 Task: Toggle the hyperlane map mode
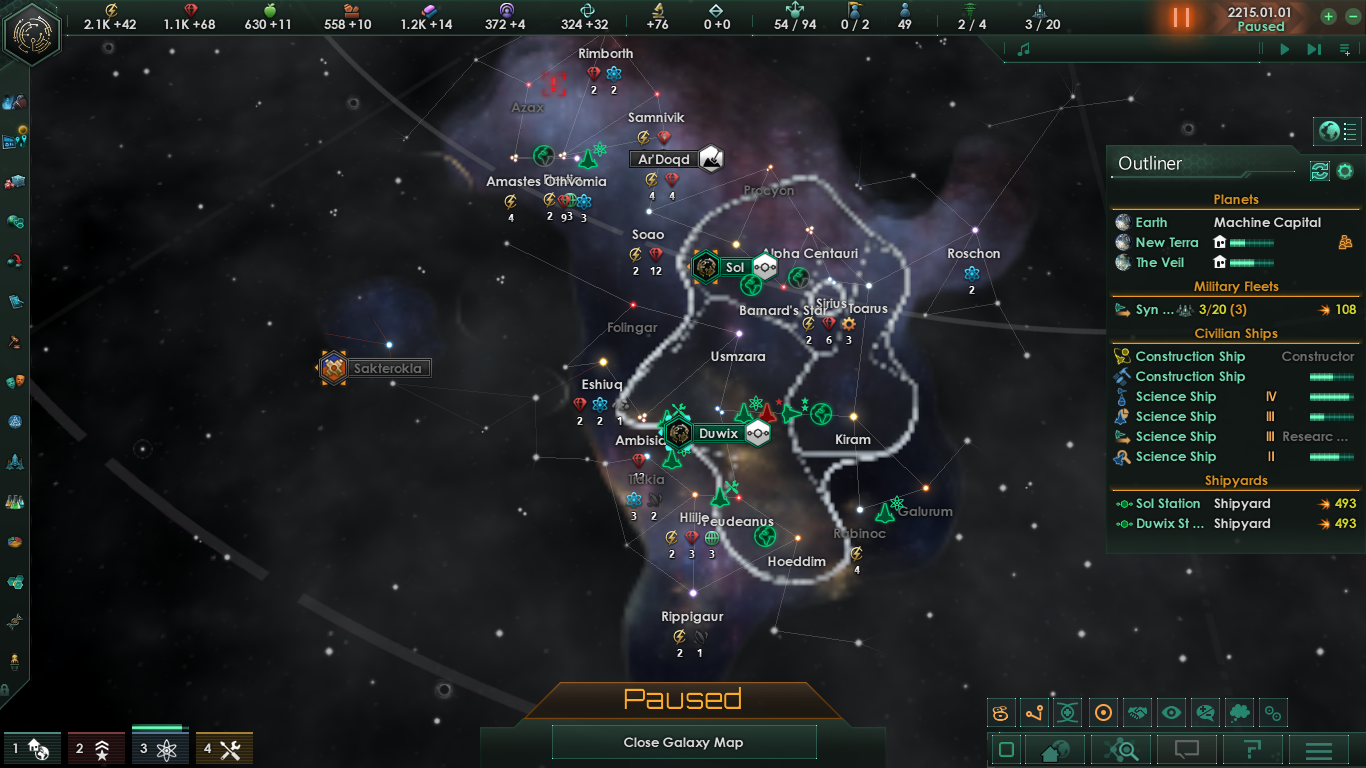[1036, 712]
